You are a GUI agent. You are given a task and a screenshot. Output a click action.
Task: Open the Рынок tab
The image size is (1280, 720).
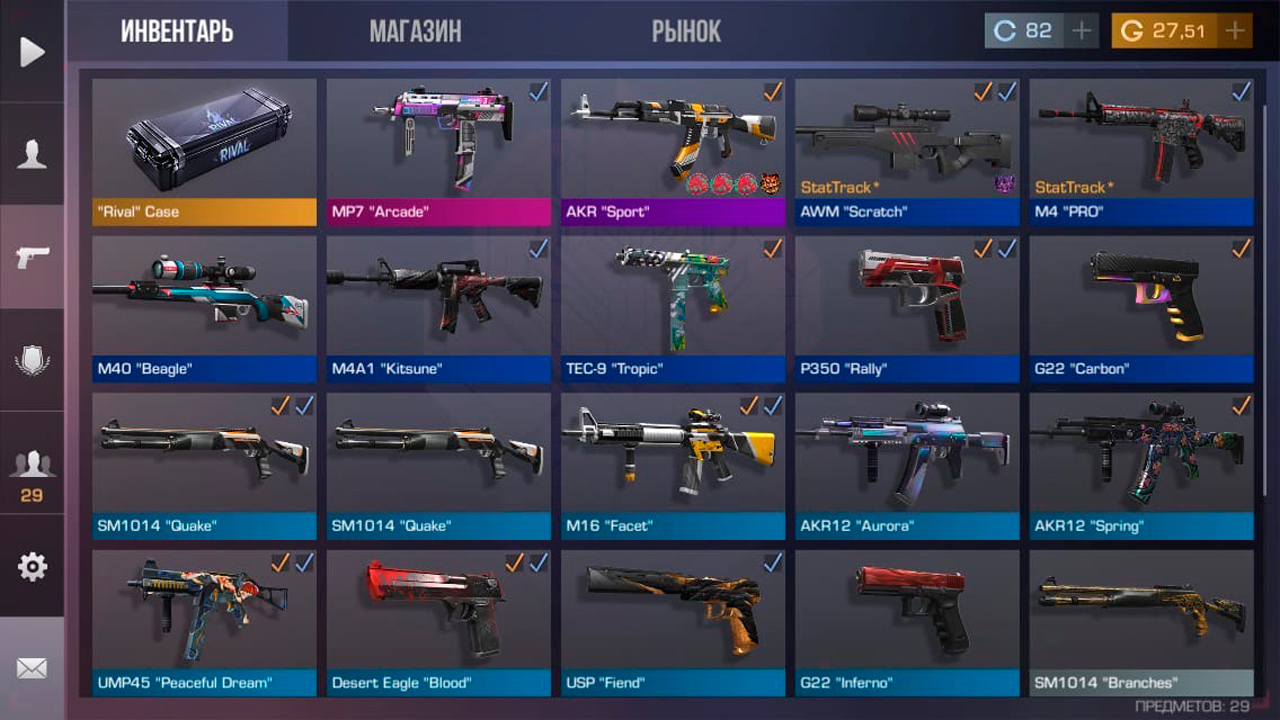tap(686, 31)
